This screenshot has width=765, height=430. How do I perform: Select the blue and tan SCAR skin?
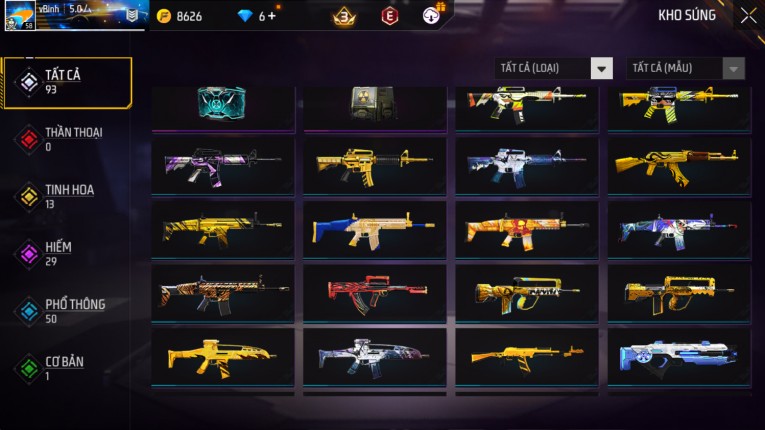[x=375, y=229]
